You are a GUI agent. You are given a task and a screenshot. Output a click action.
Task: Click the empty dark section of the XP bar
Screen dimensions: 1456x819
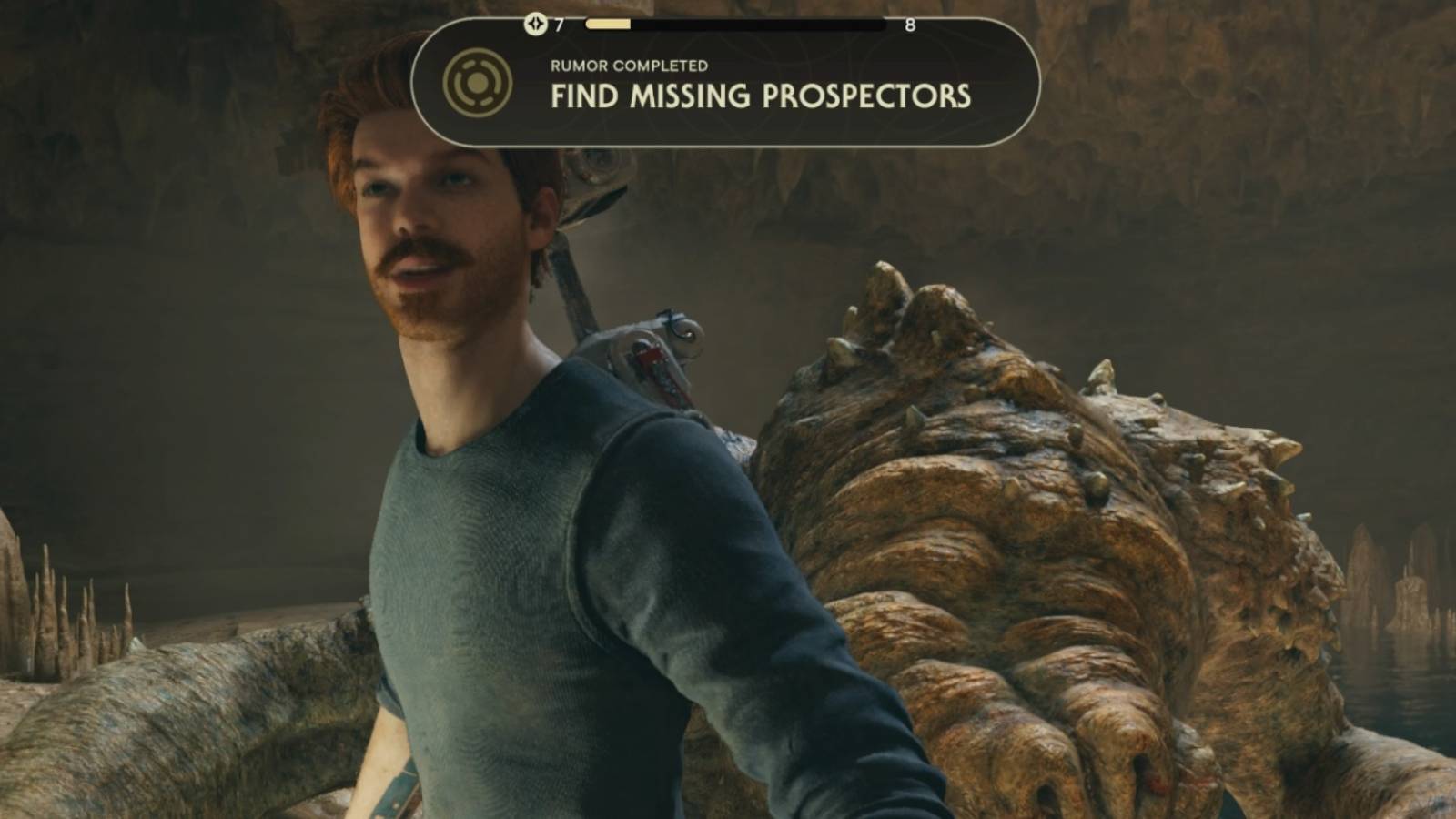point(773,25)
